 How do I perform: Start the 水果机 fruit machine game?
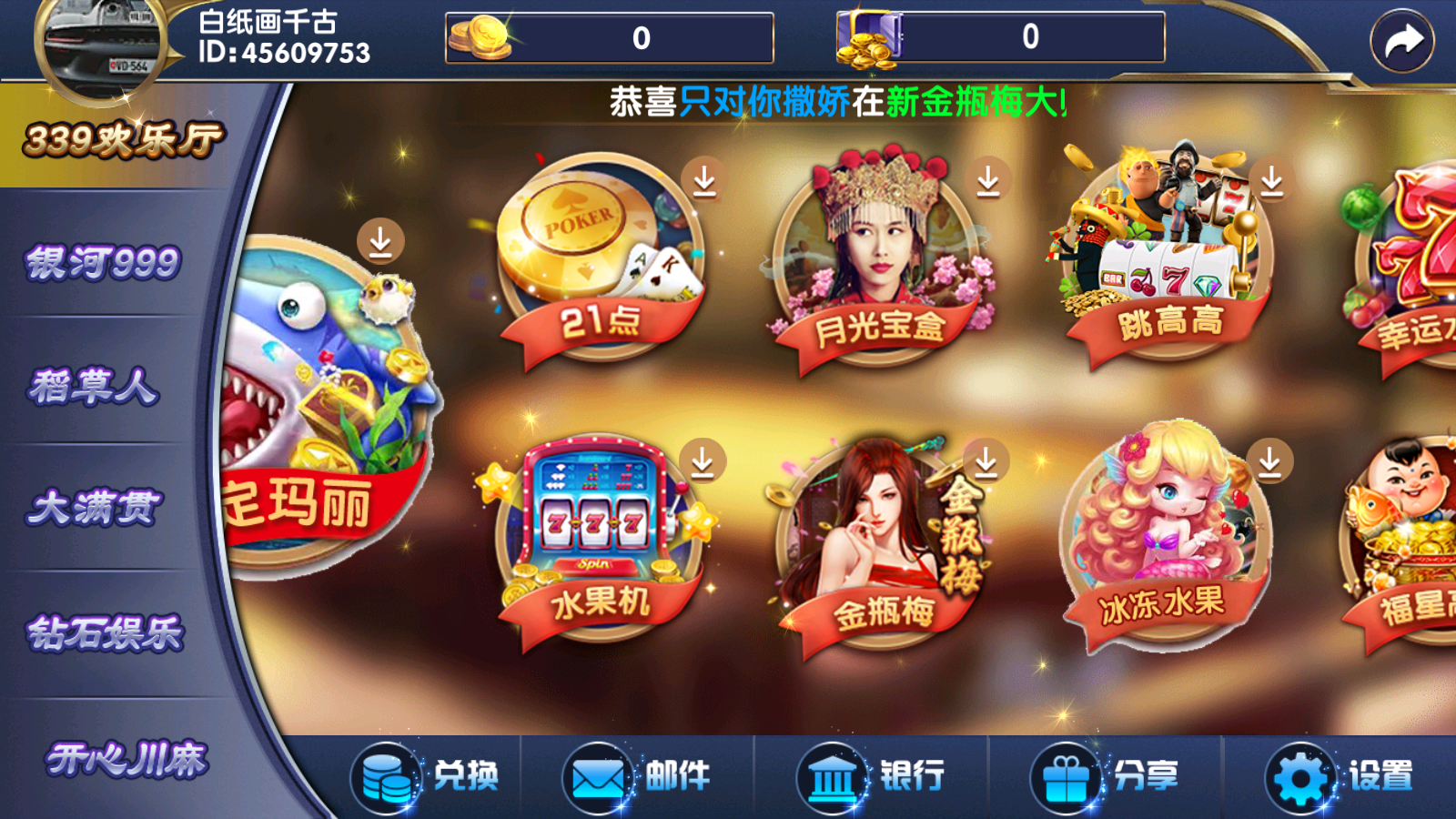(601, 541)
